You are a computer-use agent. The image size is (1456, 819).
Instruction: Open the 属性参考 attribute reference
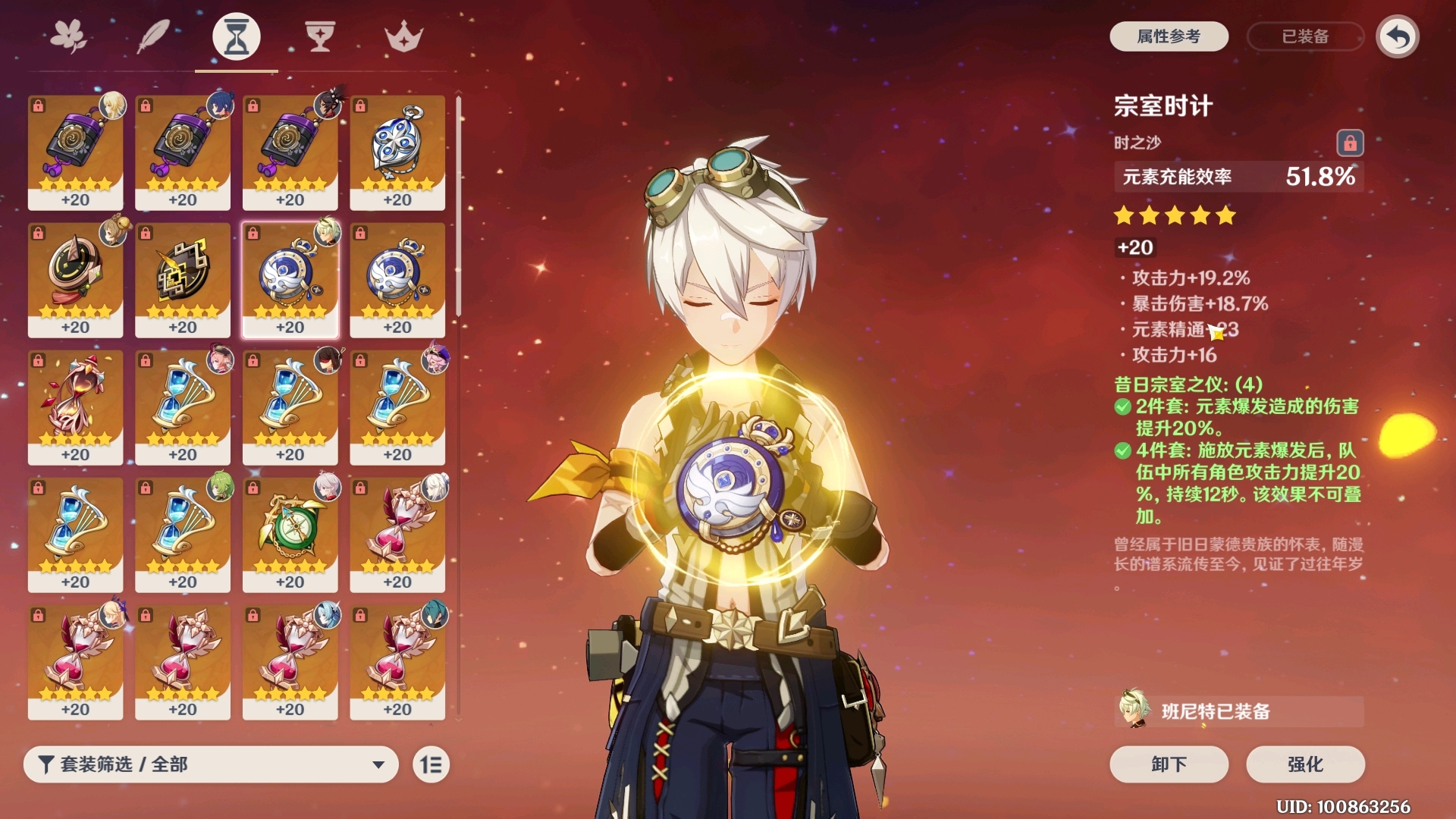point(1169,36)
